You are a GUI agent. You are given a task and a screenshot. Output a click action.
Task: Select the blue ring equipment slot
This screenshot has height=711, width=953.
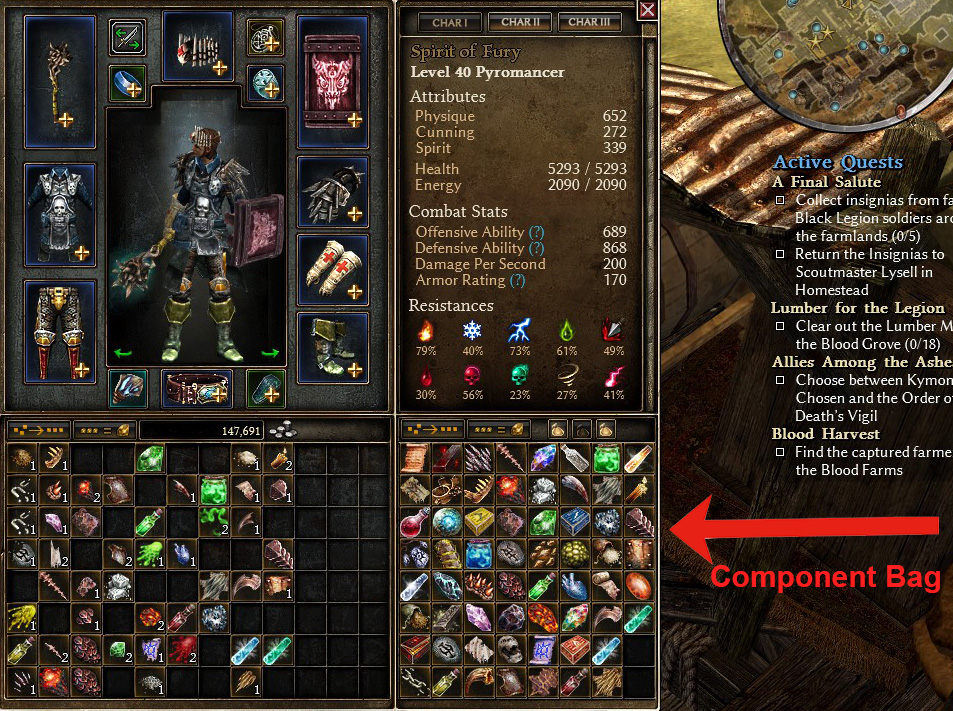tap(128, 82)
